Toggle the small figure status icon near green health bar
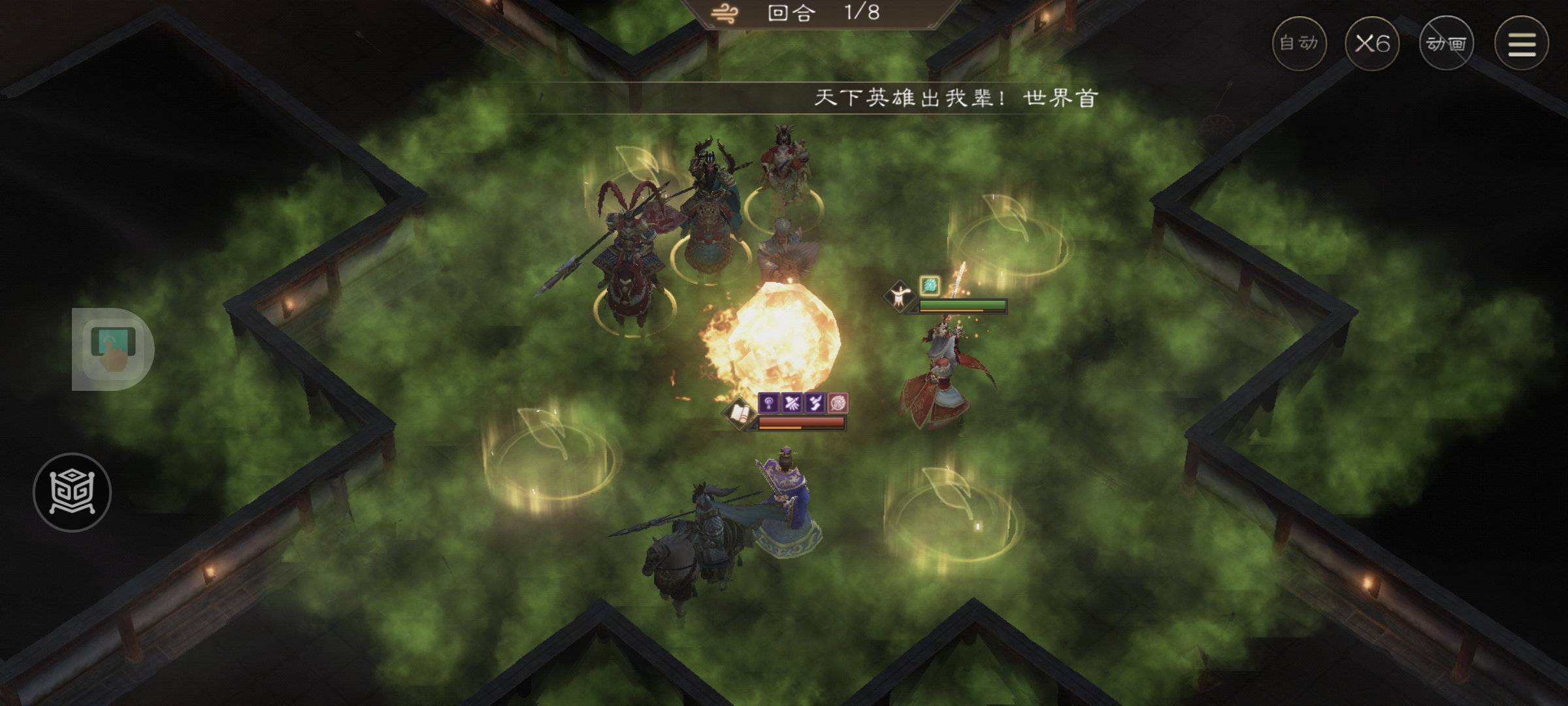The height and width of the screenshot is (706, 1568). click(x=900, y=297)
